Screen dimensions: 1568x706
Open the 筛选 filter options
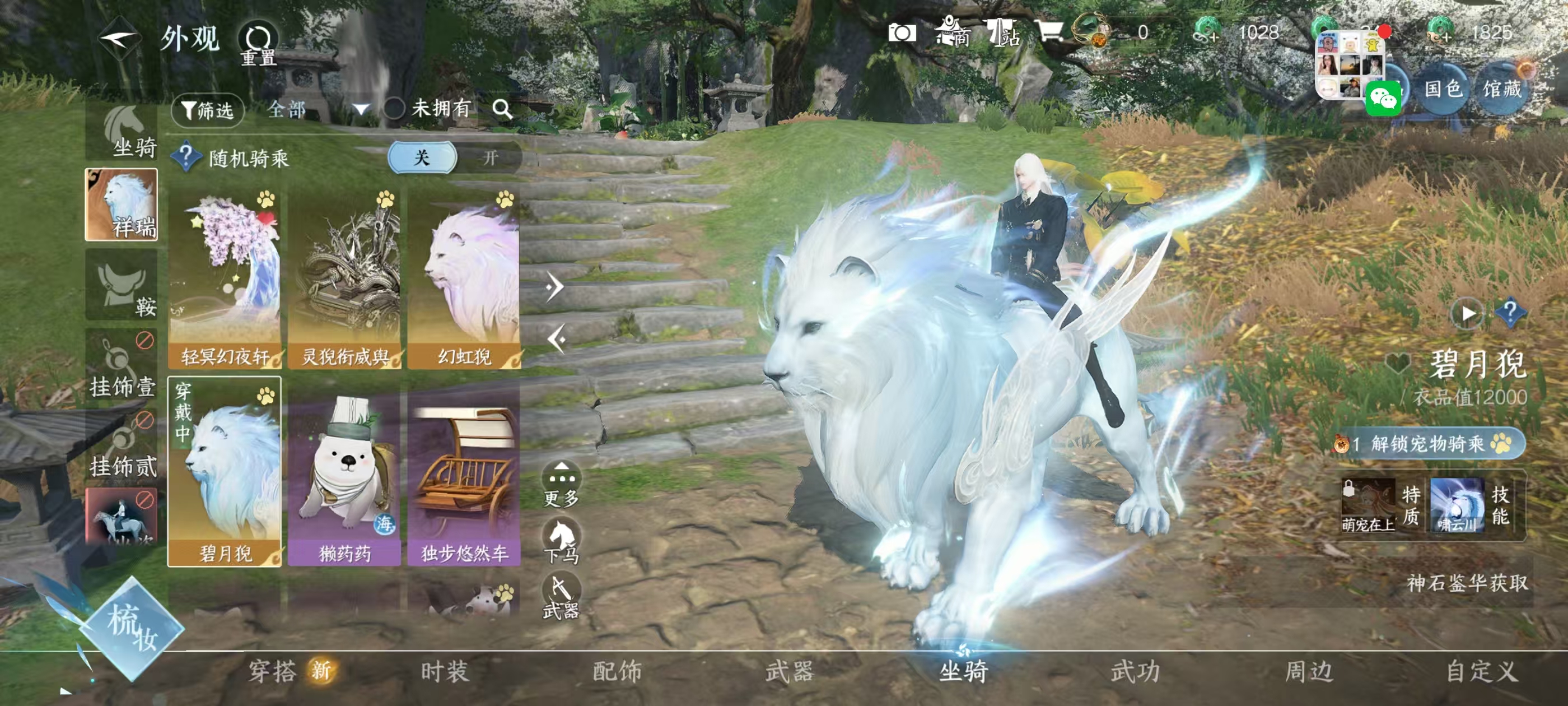click(x=208, y=110)
